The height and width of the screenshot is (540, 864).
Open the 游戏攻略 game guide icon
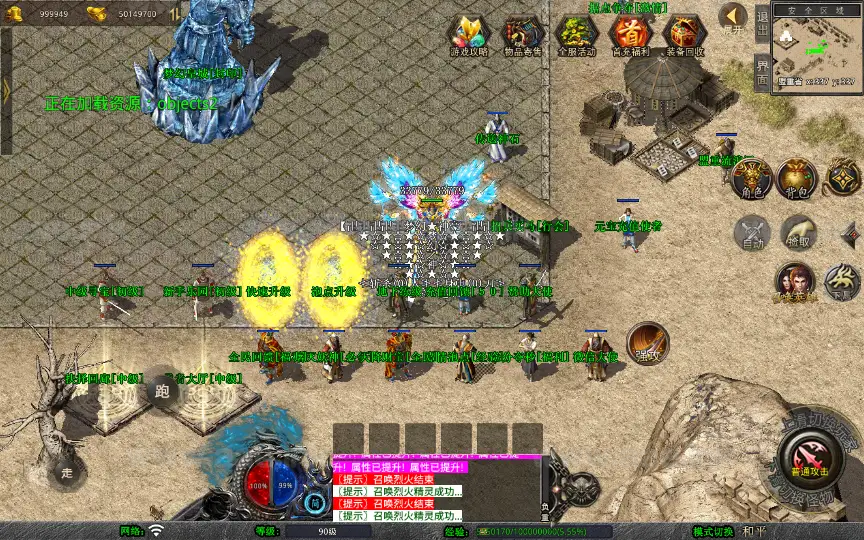click(x=469, y=35)
